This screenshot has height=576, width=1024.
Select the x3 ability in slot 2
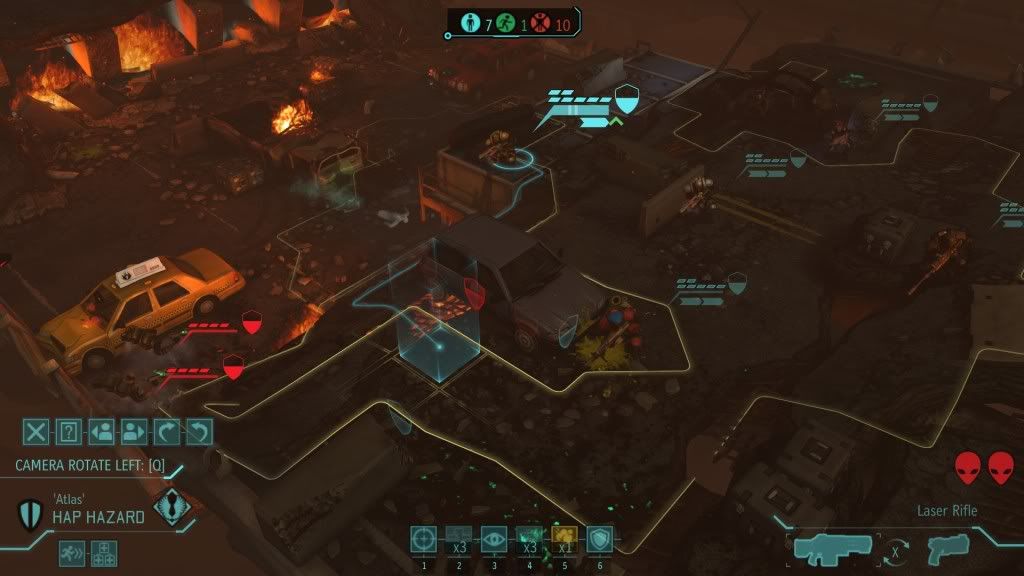point(459,539)
